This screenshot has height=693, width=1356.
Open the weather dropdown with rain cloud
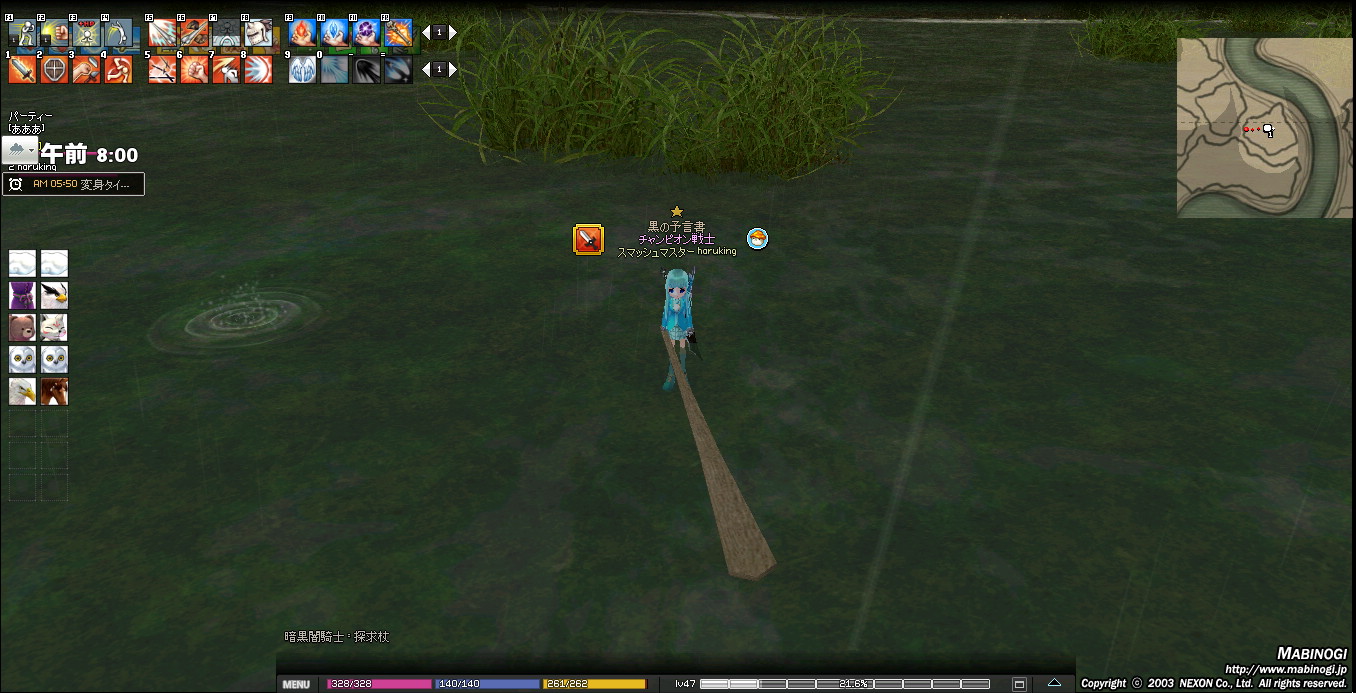click(x=20, y=151)
